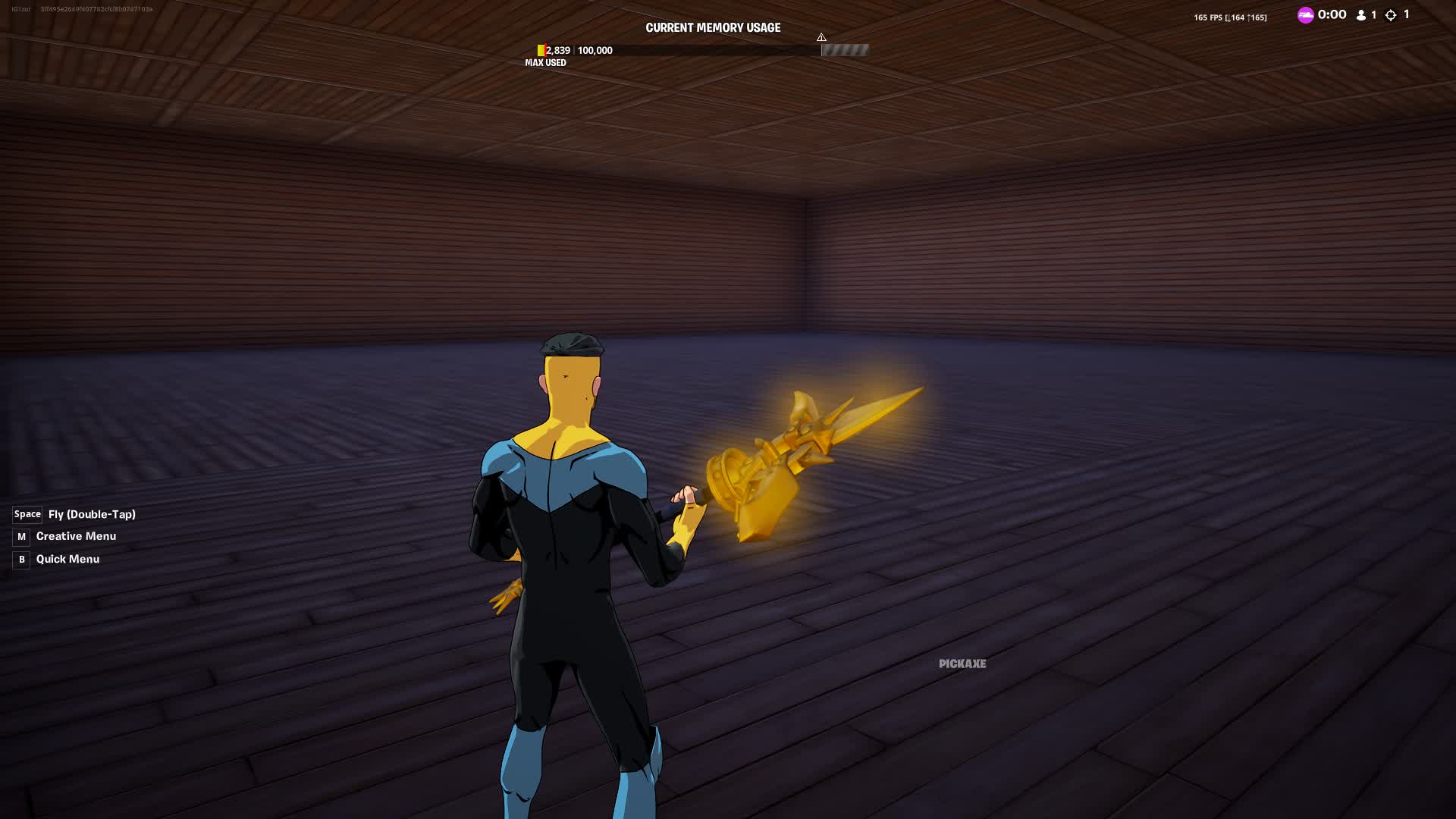The height and width of the screenshot is (819, 1456).
Task: Click the yellow max-used memory indicator
Action: (541, 50)
